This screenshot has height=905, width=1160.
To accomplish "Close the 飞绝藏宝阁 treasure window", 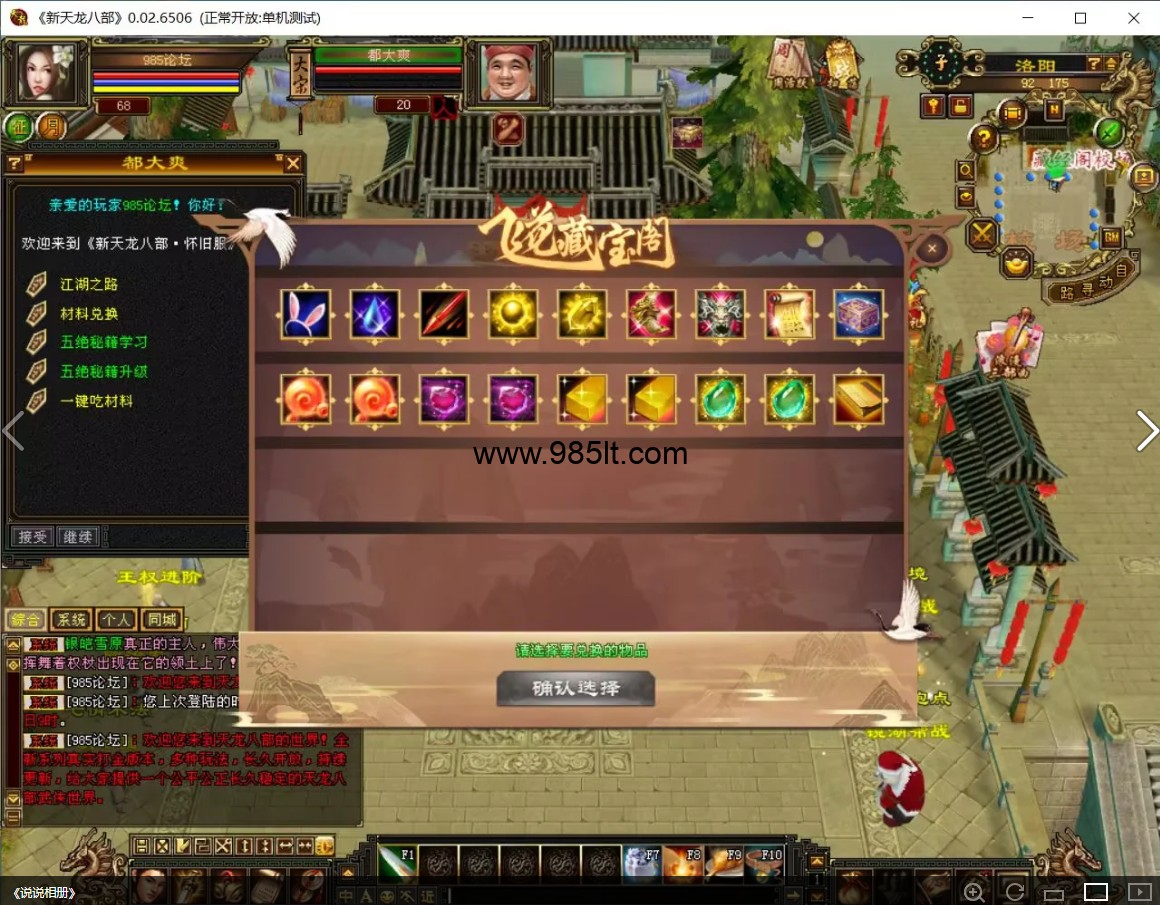I will pyautogui.click(x=932, y=248).
